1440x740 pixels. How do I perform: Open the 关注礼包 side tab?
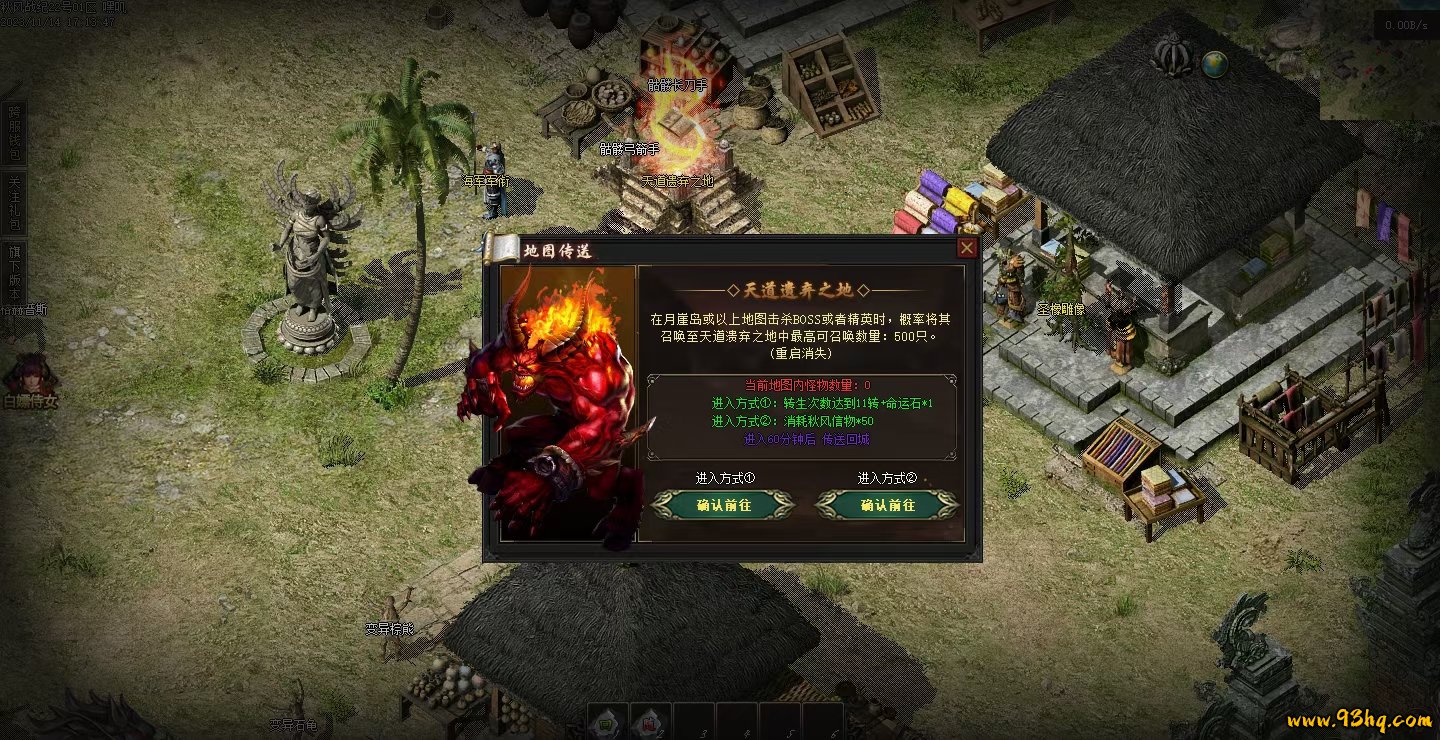(x=14, y=202)
